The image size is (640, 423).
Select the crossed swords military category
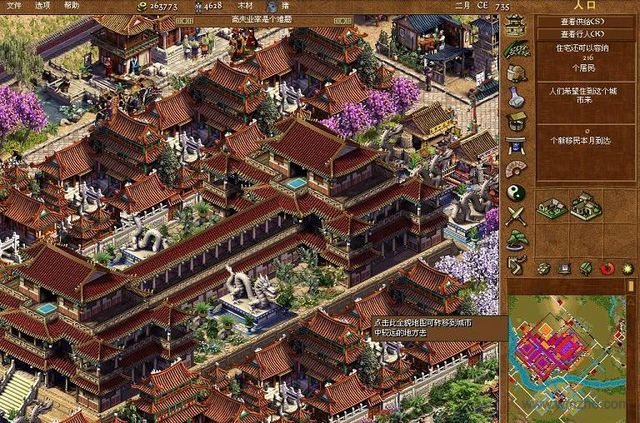coord(516,216)
